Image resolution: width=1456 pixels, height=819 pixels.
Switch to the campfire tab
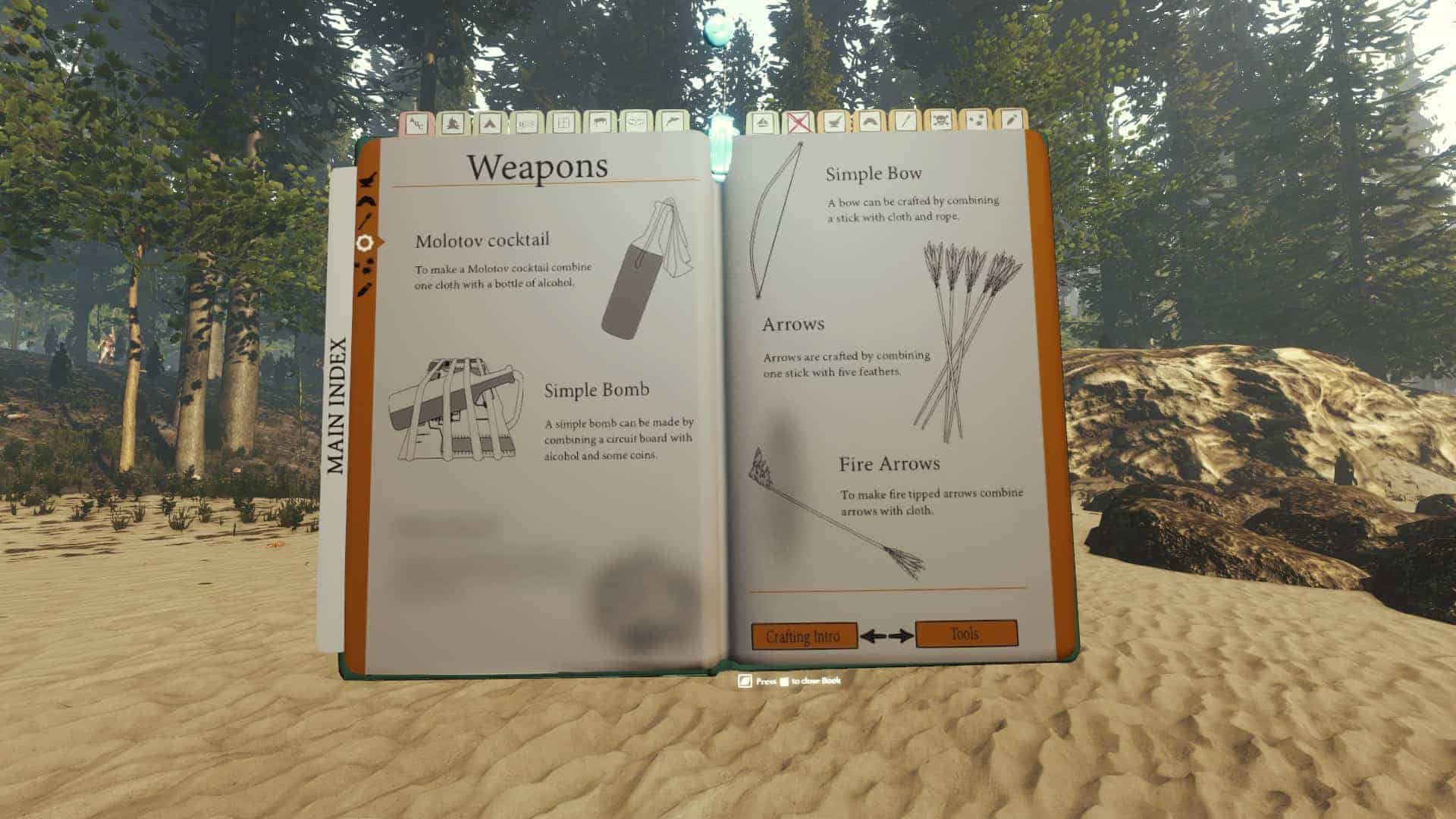(x=452, y=122)
